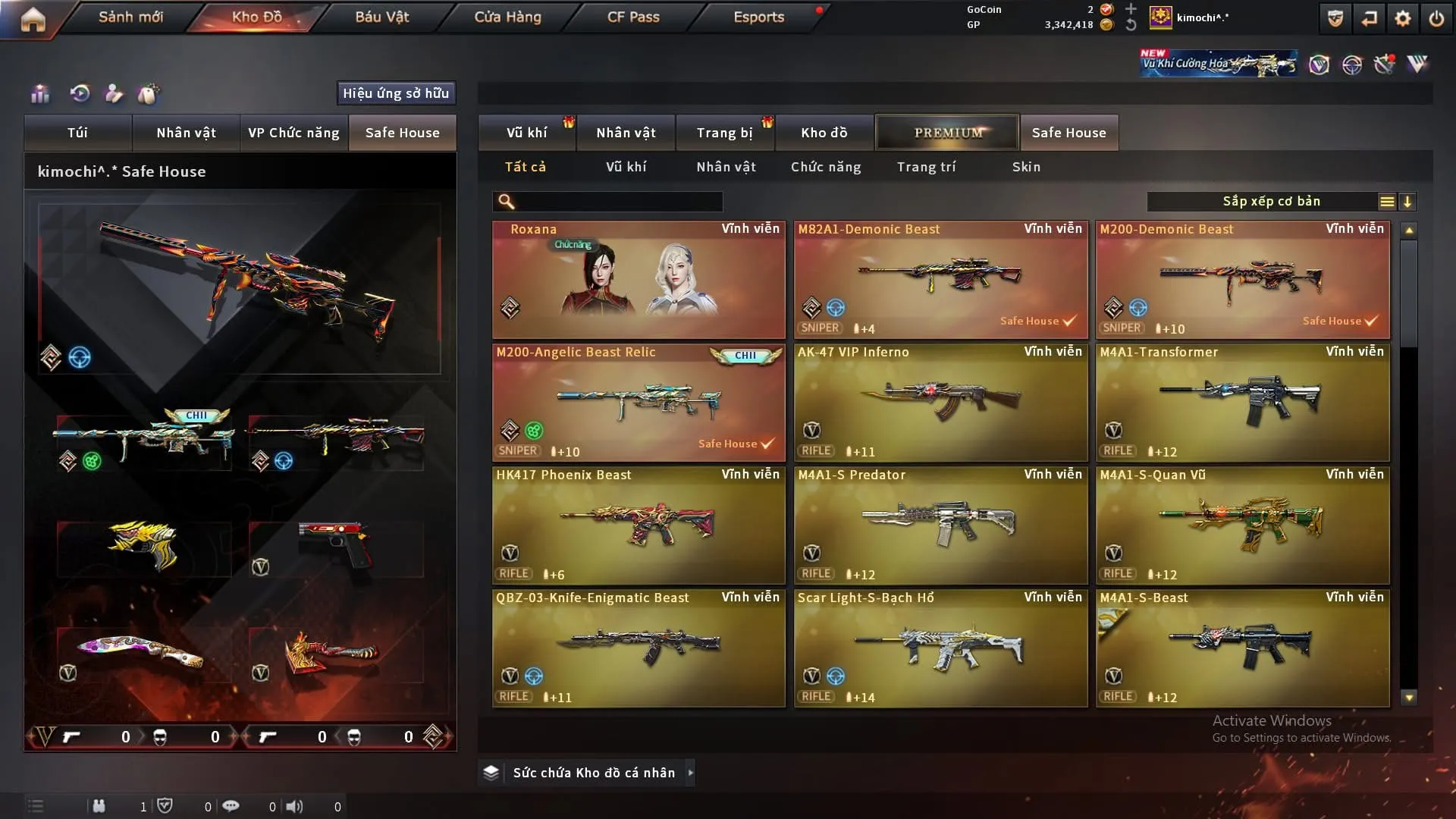Show the Skin filter category
Screen dimensions: 1456x819
pos(1026,167)
